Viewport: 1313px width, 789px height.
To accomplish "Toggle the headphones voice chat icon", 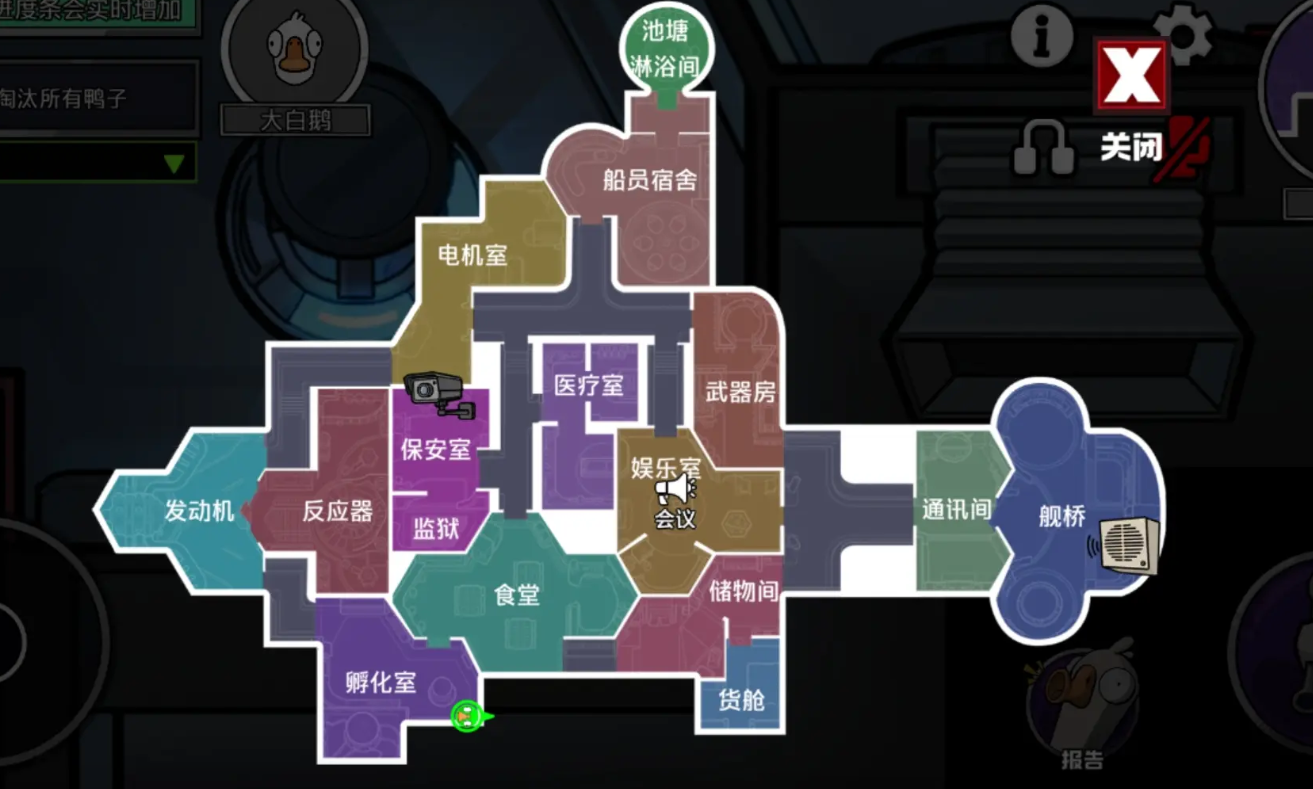I will click(1042, 147).
